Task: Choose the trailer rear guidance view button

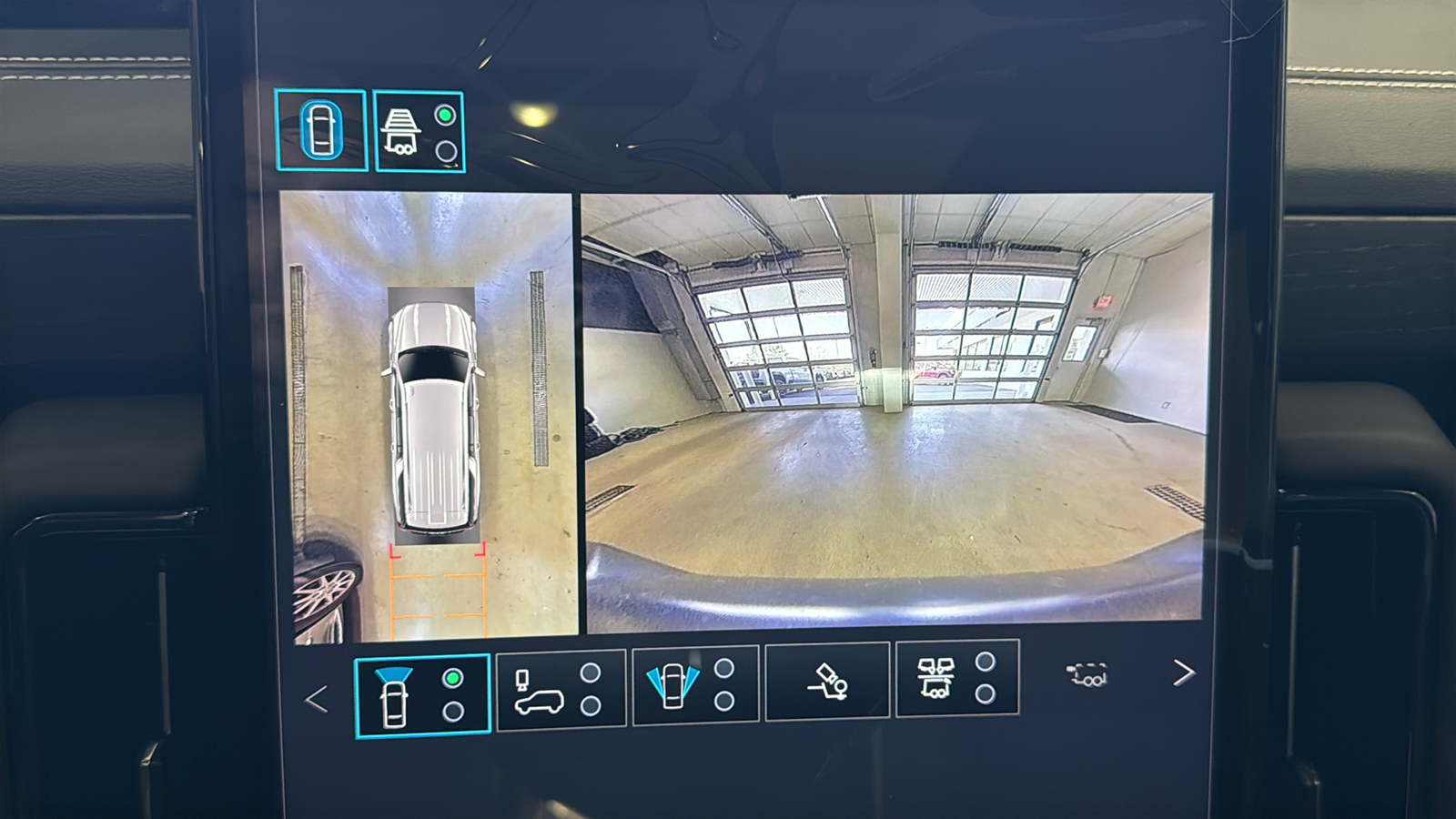Action: point(420,132)
